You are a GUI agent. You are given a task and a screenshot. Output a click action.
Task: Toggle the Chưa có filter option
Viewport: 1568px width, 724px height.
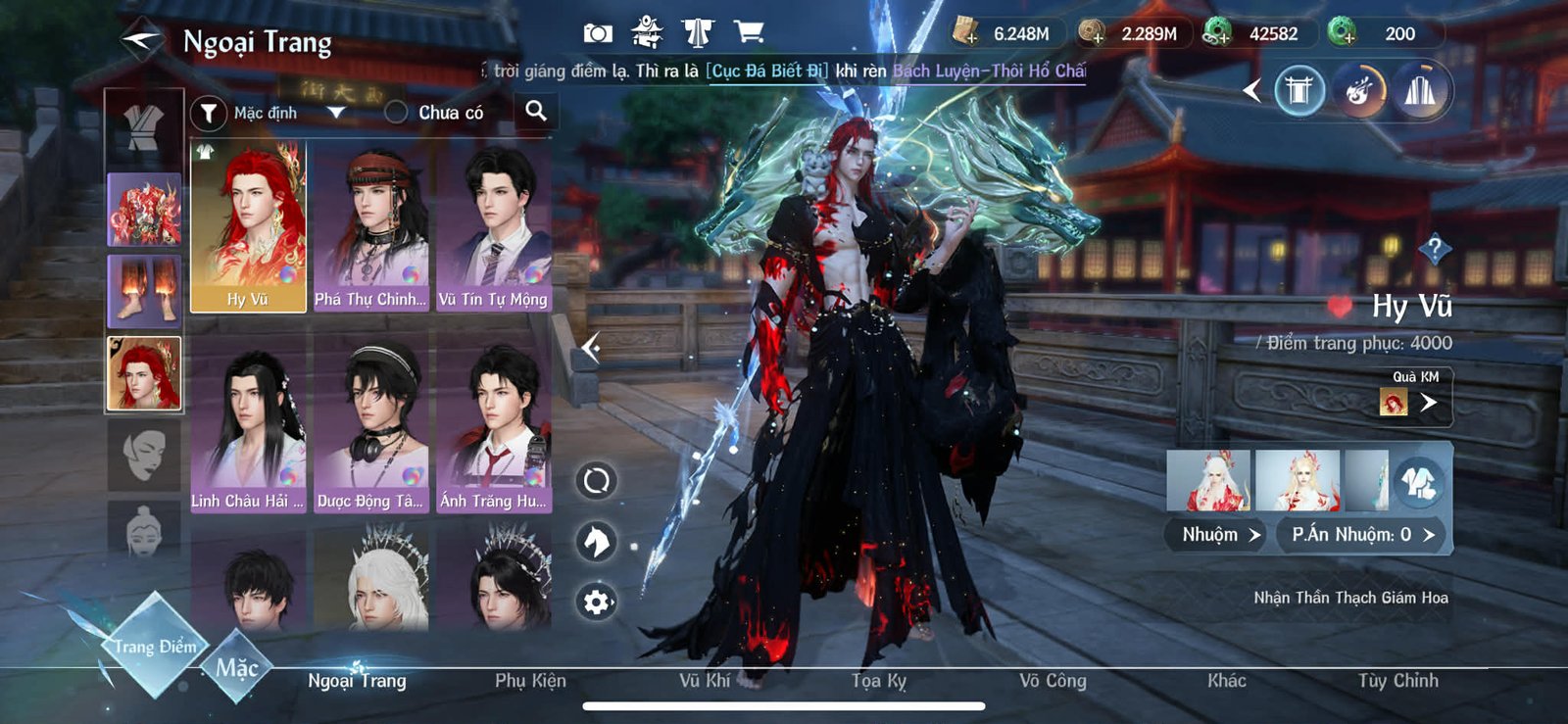396,112
